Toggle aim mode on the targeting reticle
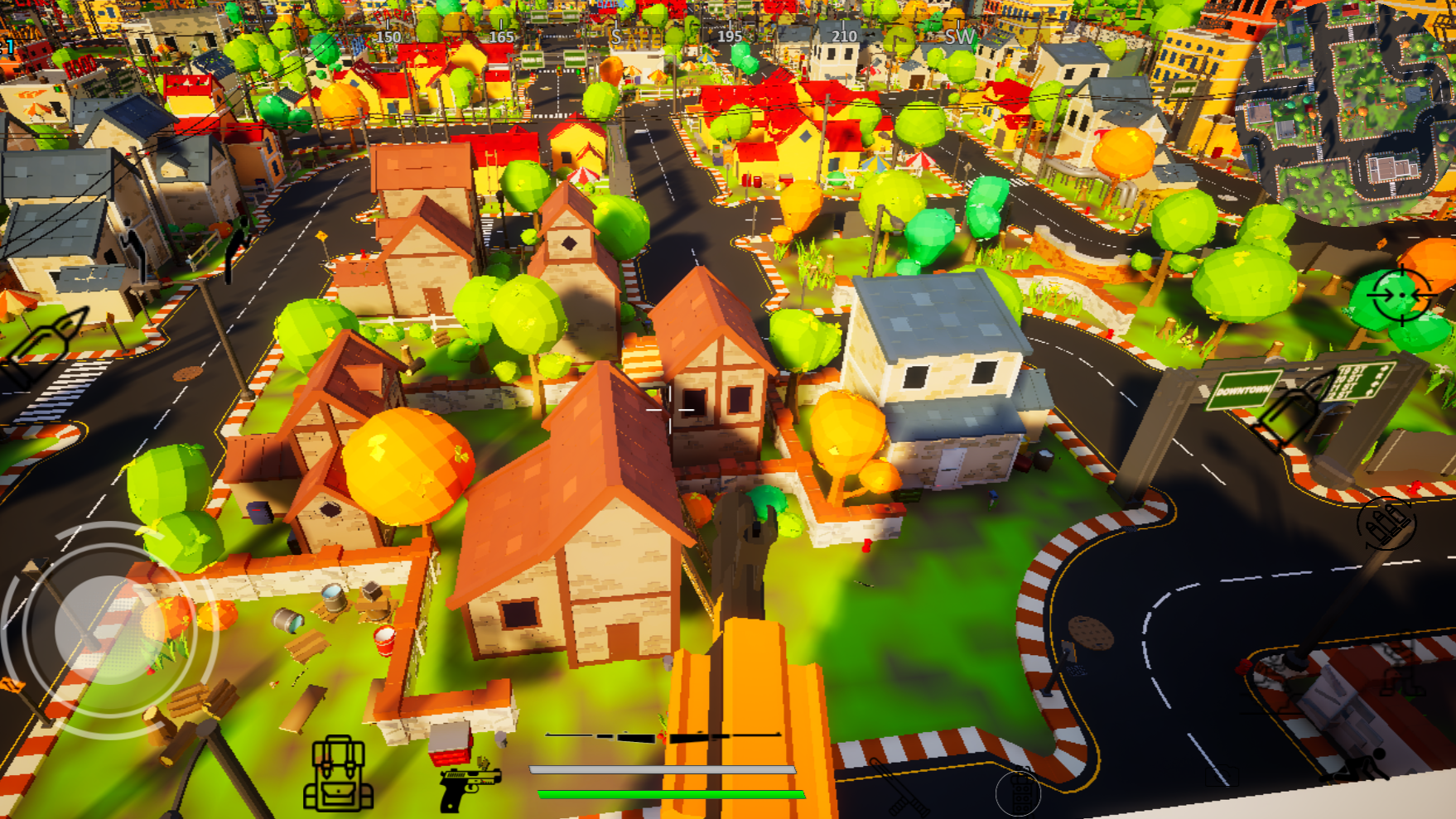The height and width of the screenshot is (819, 1456). click(x=1401, y=295)
